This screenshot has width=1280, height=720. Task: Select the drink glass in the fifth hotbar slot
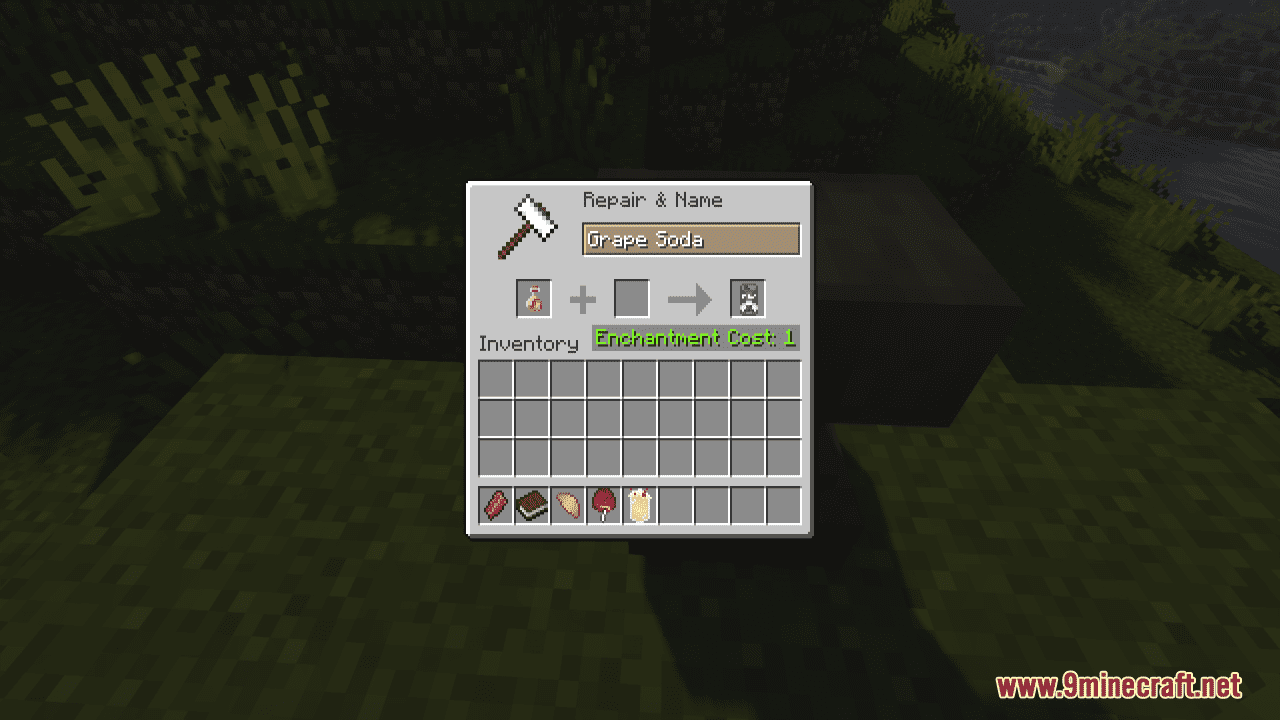tap(640, 505)
